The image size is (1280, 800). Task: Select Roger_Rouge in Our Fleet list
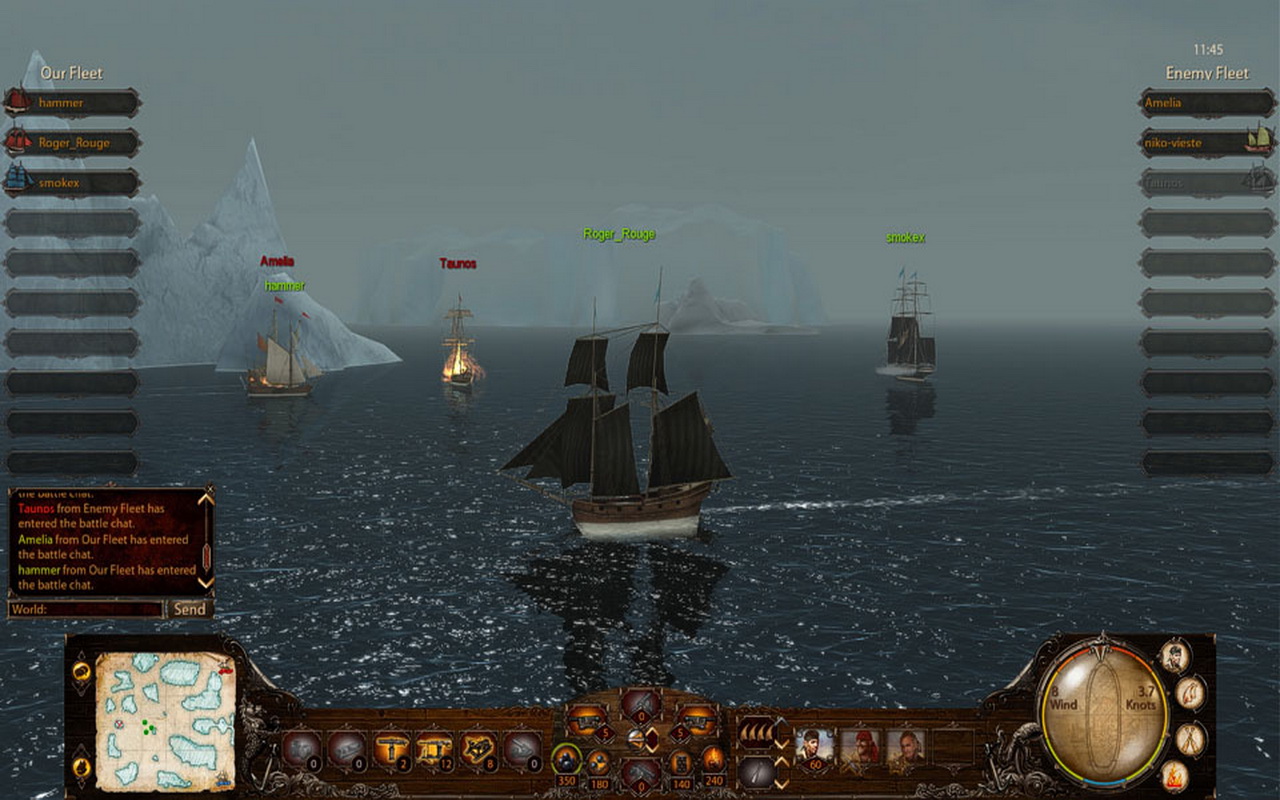(74, 143)
